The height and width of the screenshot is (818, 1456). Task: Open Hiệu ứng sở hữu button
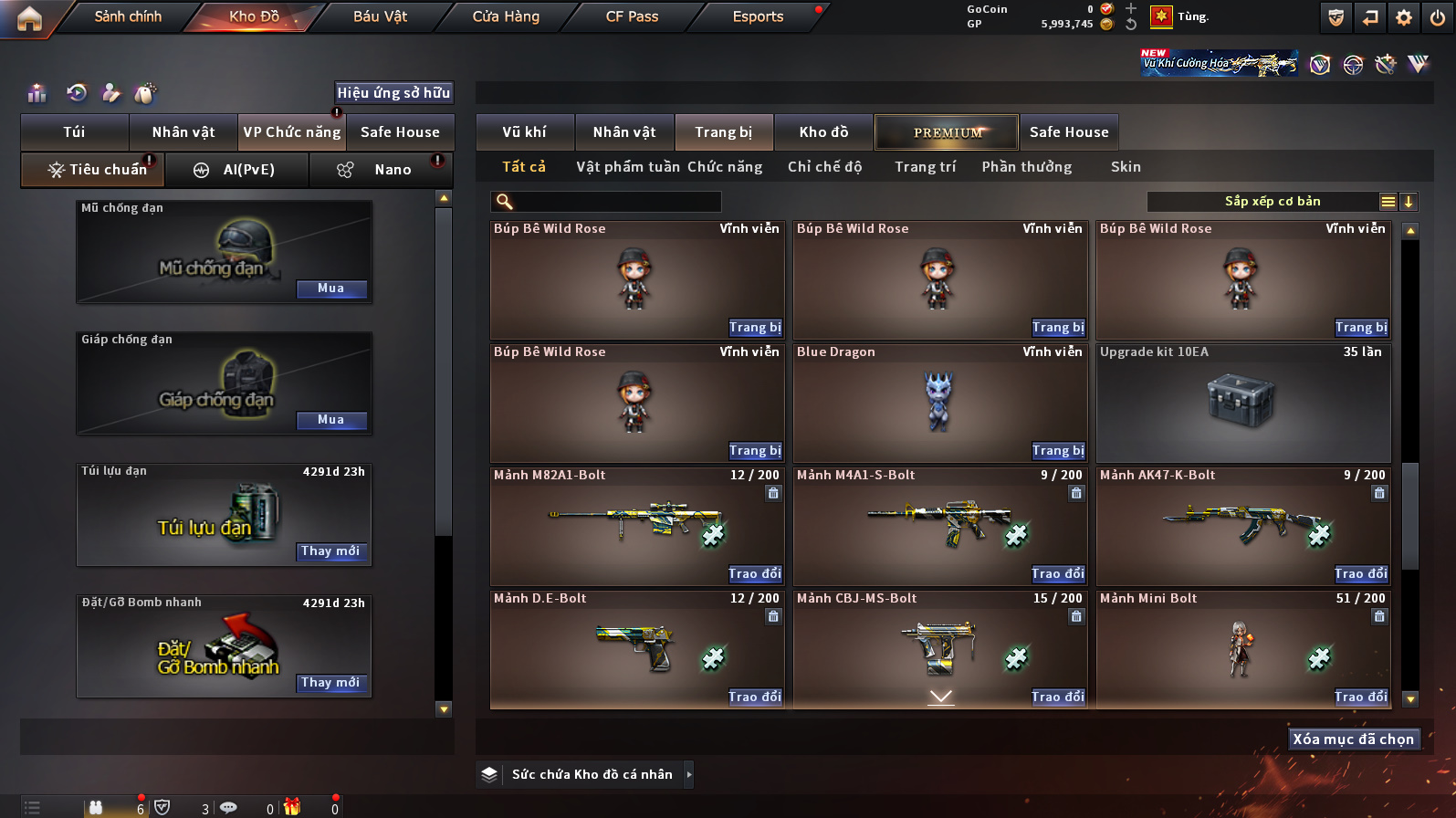tap(393, 93)
